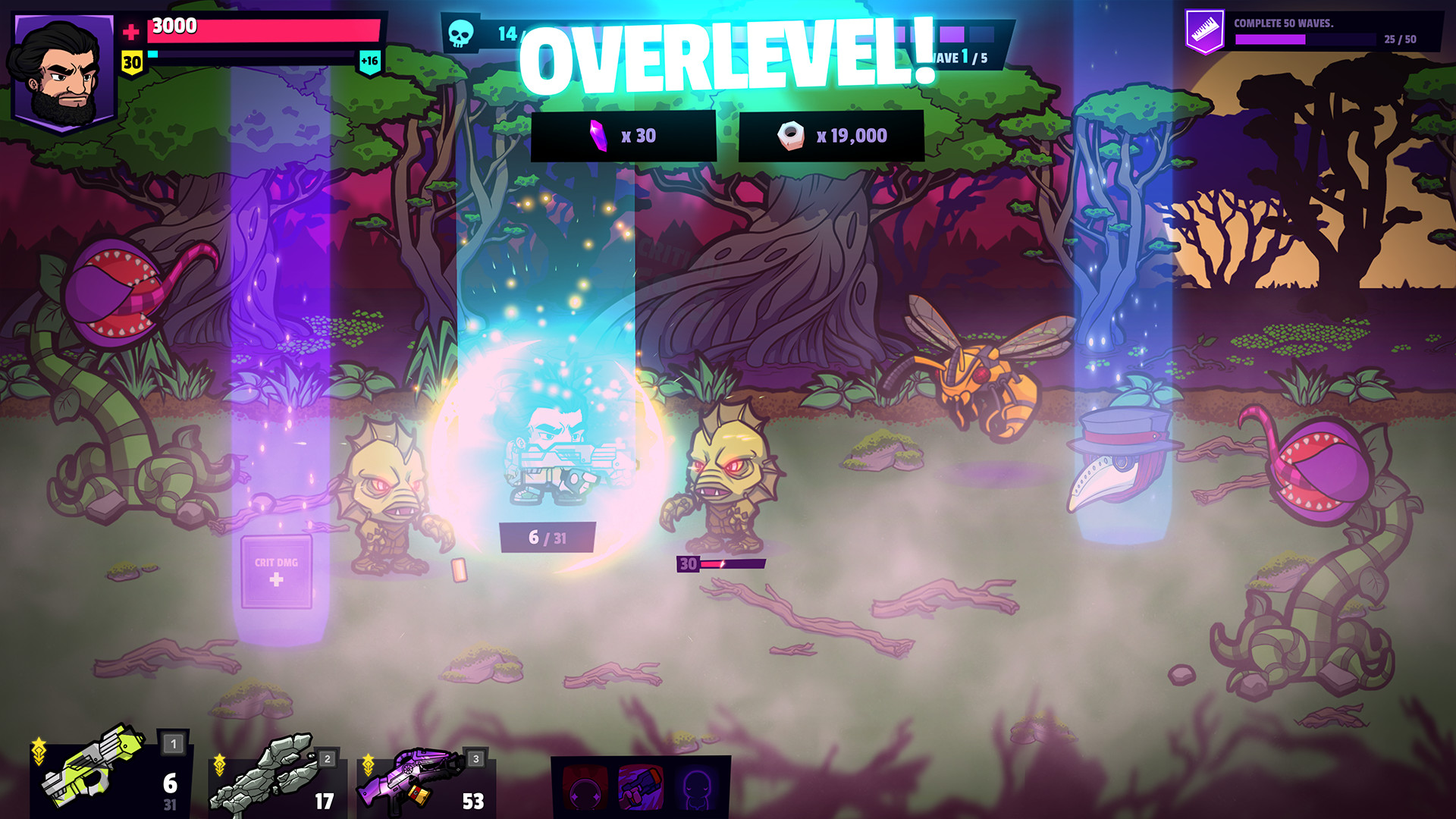The height and width of the screenshot is (819, 1456).
Task: Click the OVERLEVEL! banner text
Action: [x=726, y=57]
